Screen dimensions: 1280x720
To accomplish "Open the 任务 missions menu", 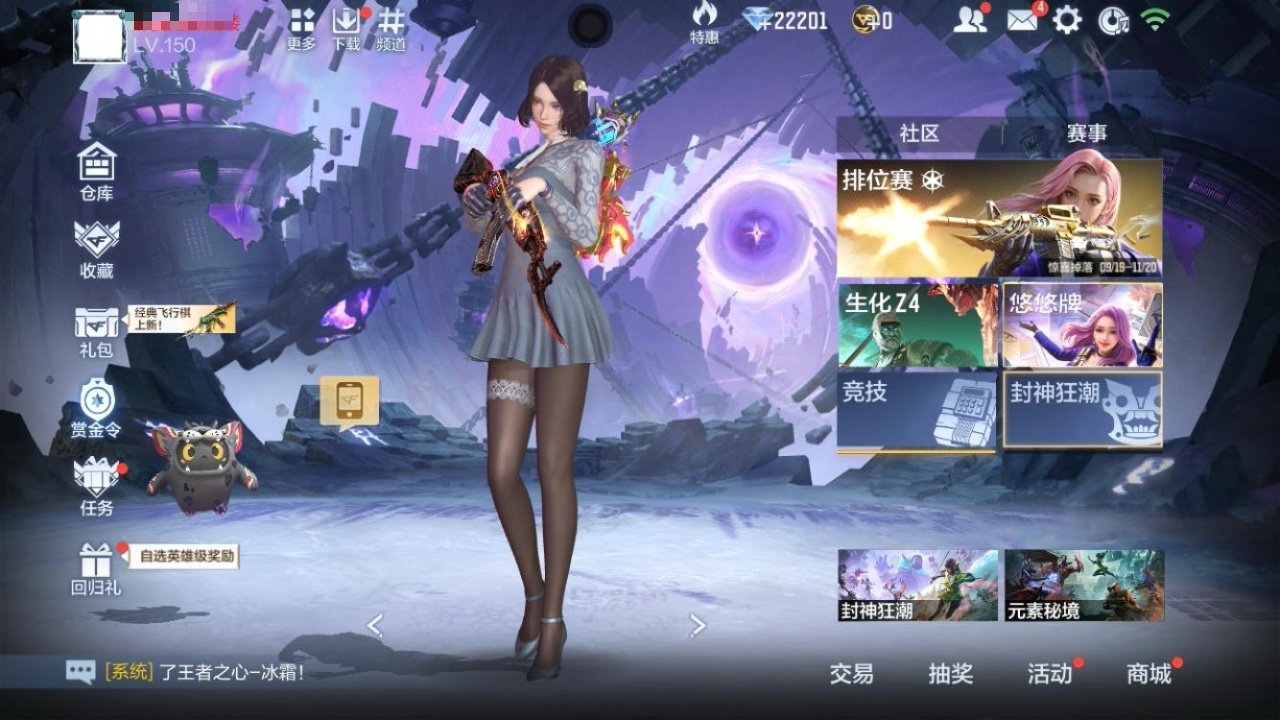I will point(97,486).
